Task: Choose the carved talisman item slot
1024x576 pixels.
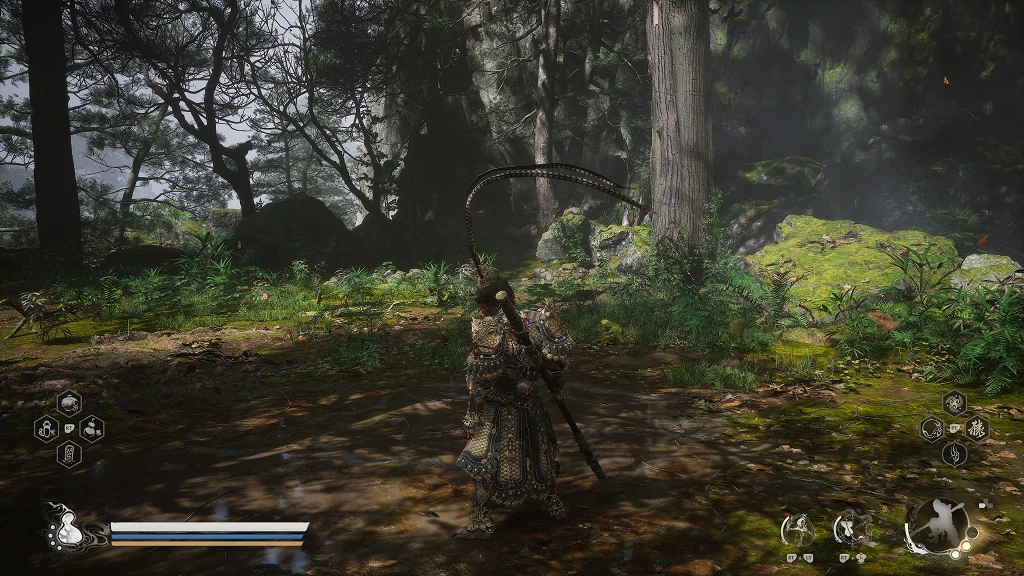Action: pyautogui.click(x=70, y=455)
